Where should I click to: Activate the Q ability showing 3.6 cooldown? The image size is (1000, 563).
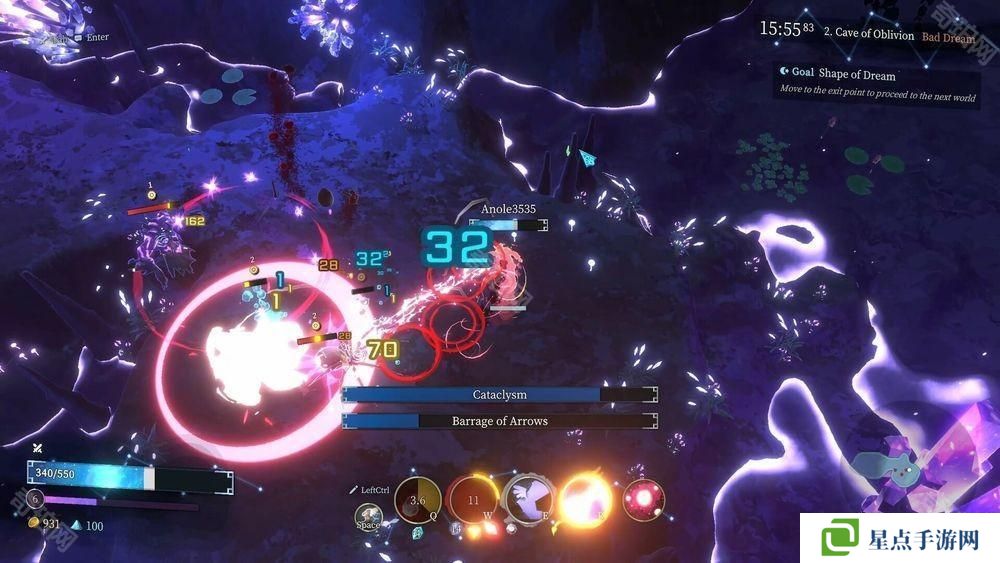(418, 500)
